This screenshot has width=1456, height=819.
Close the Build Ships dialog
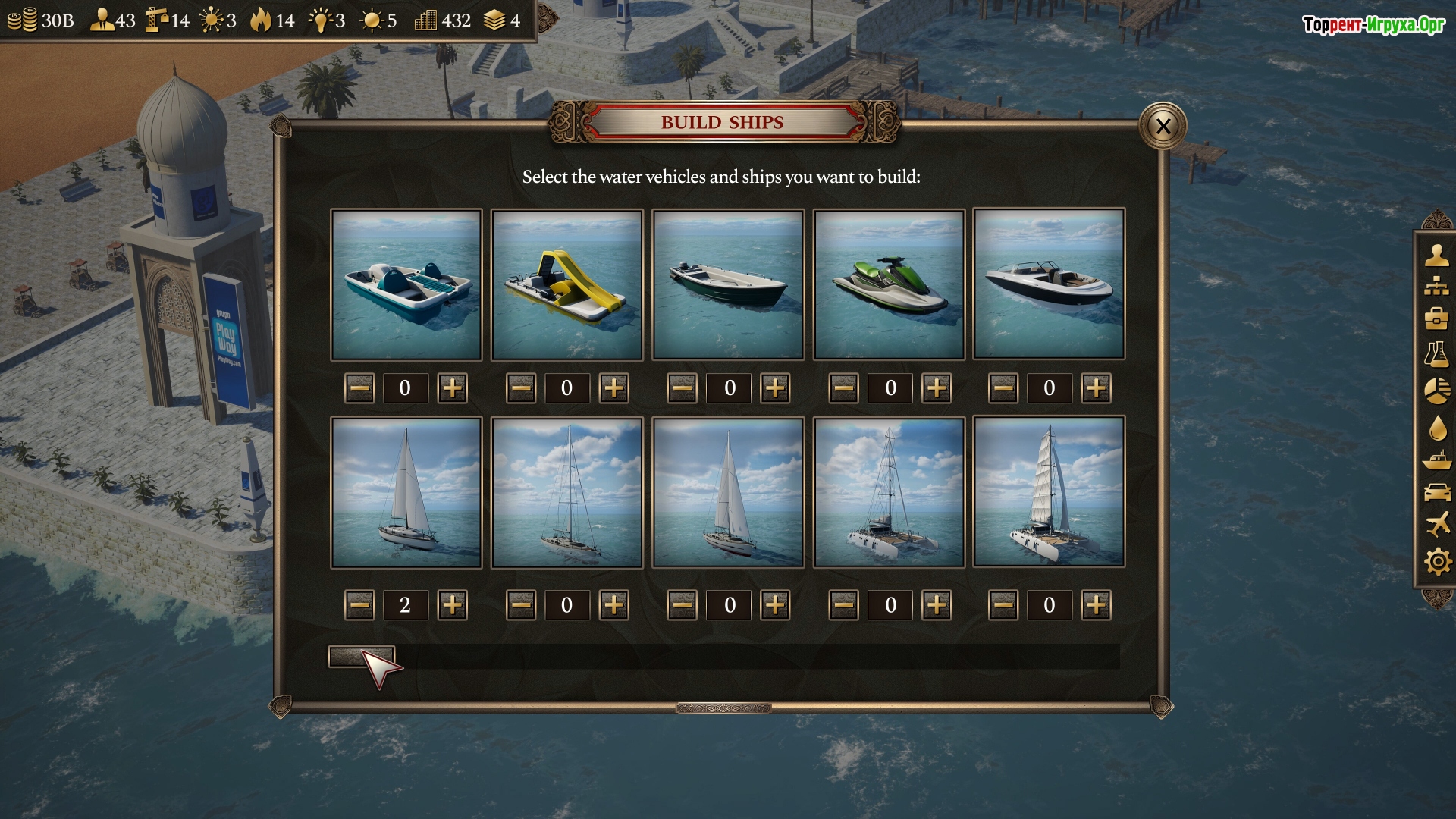click(1163, 126)
